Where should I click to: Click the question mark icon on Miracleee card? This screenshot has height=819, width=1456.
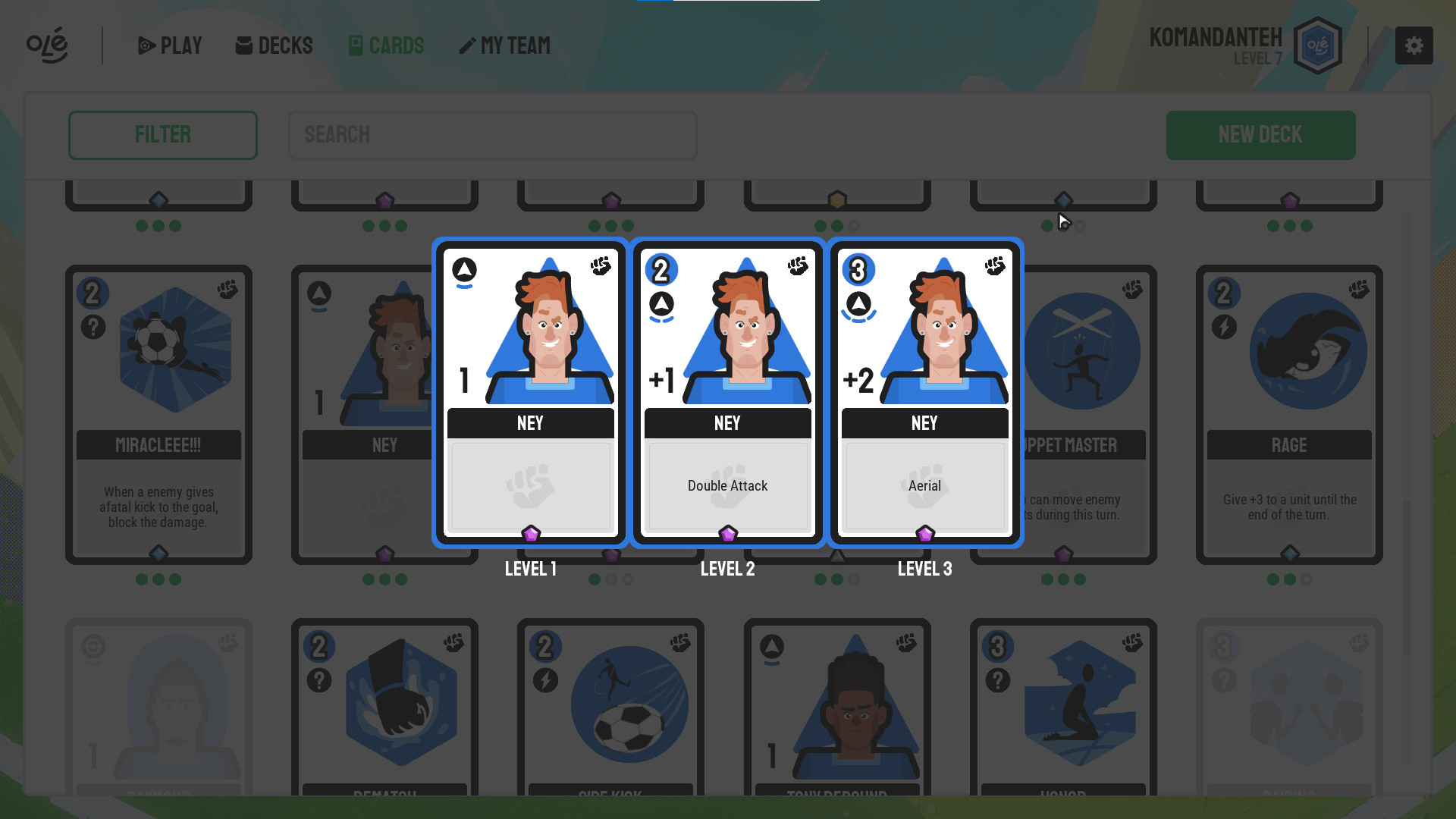tap(93, 328)
